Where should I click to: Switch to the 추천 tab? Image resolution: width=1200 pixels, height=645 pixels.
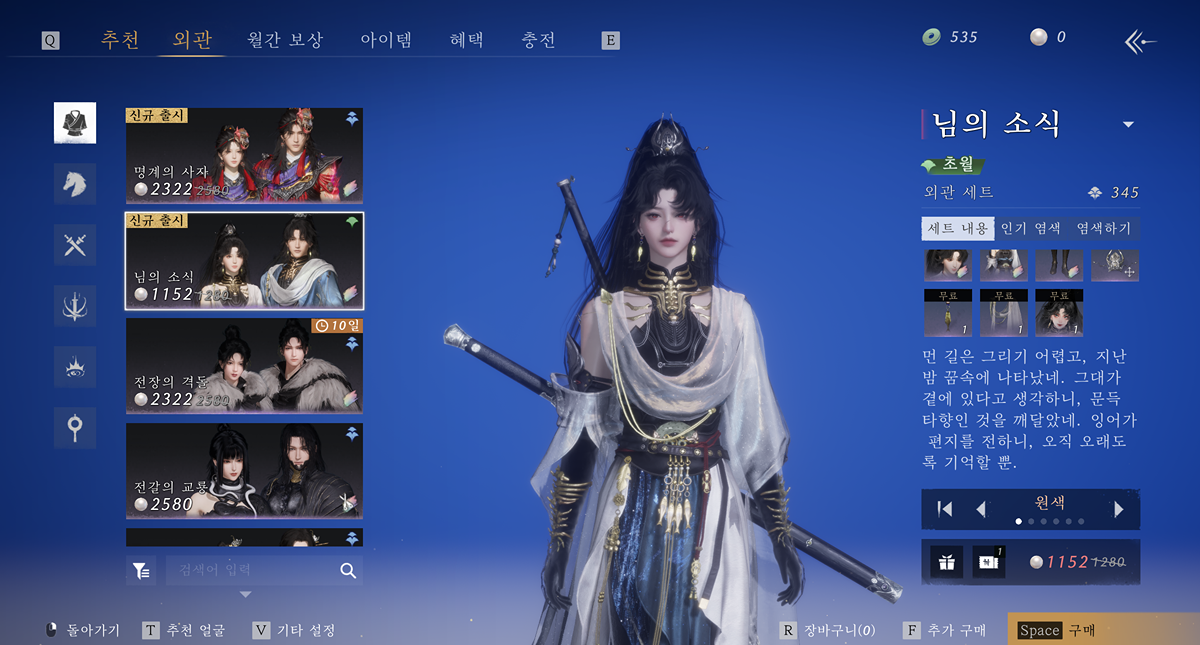tap(120, 40)
